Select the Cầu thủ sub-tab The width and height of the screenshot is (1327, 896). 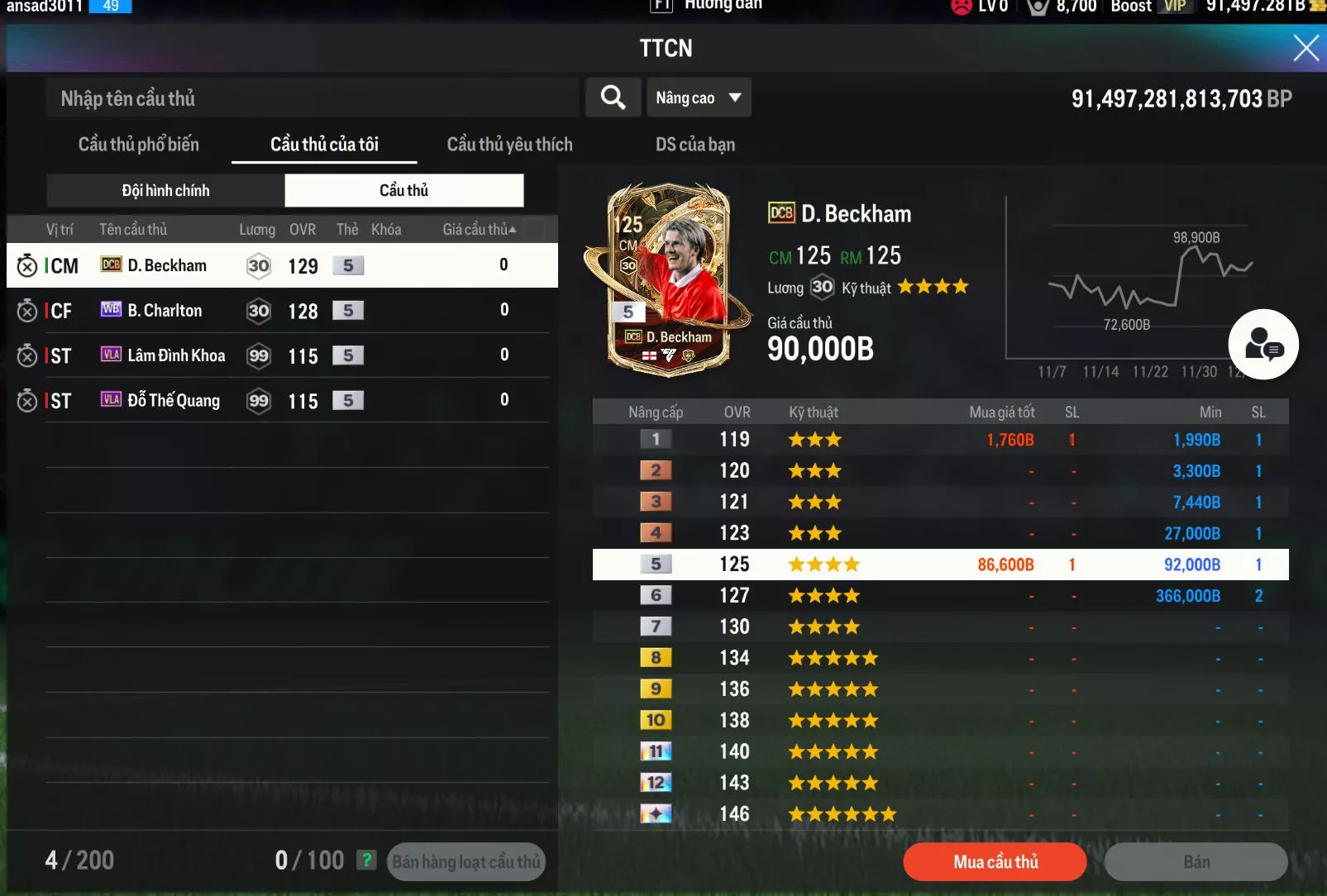pyautogui.click(x=403, y=191)
